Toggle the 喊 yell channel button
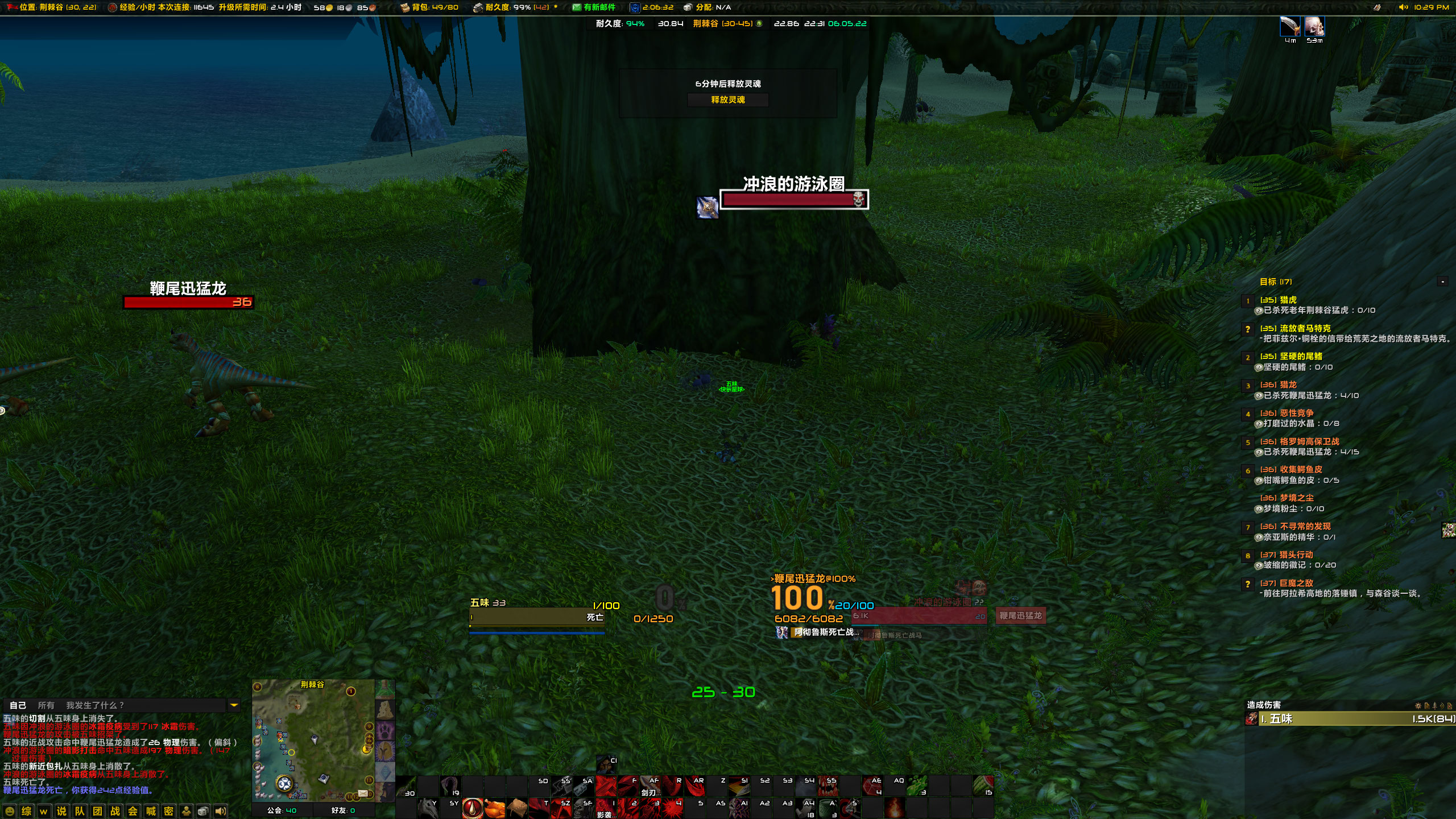The height and width of the screenshot is (819, 1456). click(151, 812)
